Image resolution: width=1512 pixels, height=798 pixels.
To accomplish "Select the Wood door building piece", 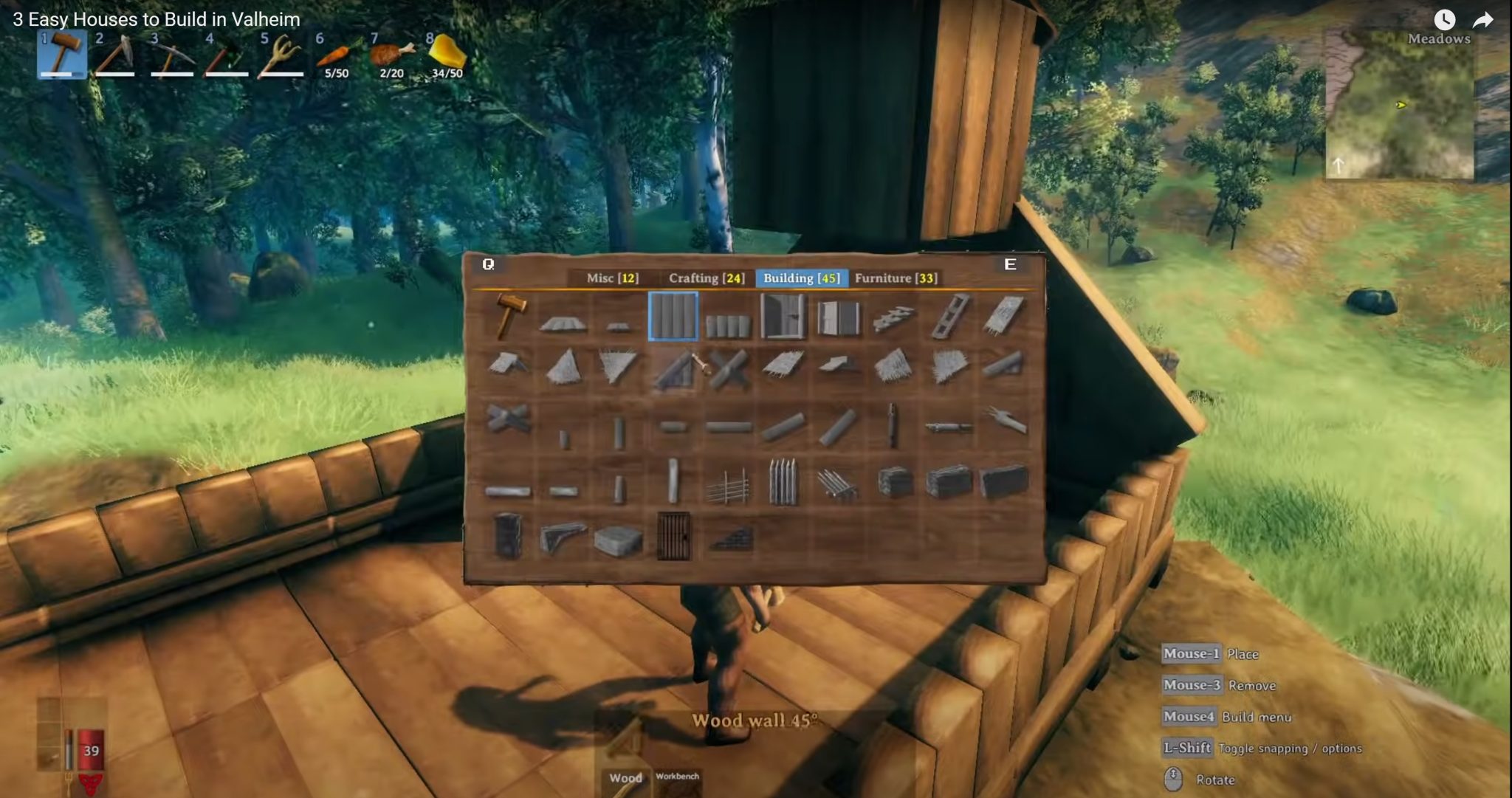I will pyautogui.click(x=782, y=316).
